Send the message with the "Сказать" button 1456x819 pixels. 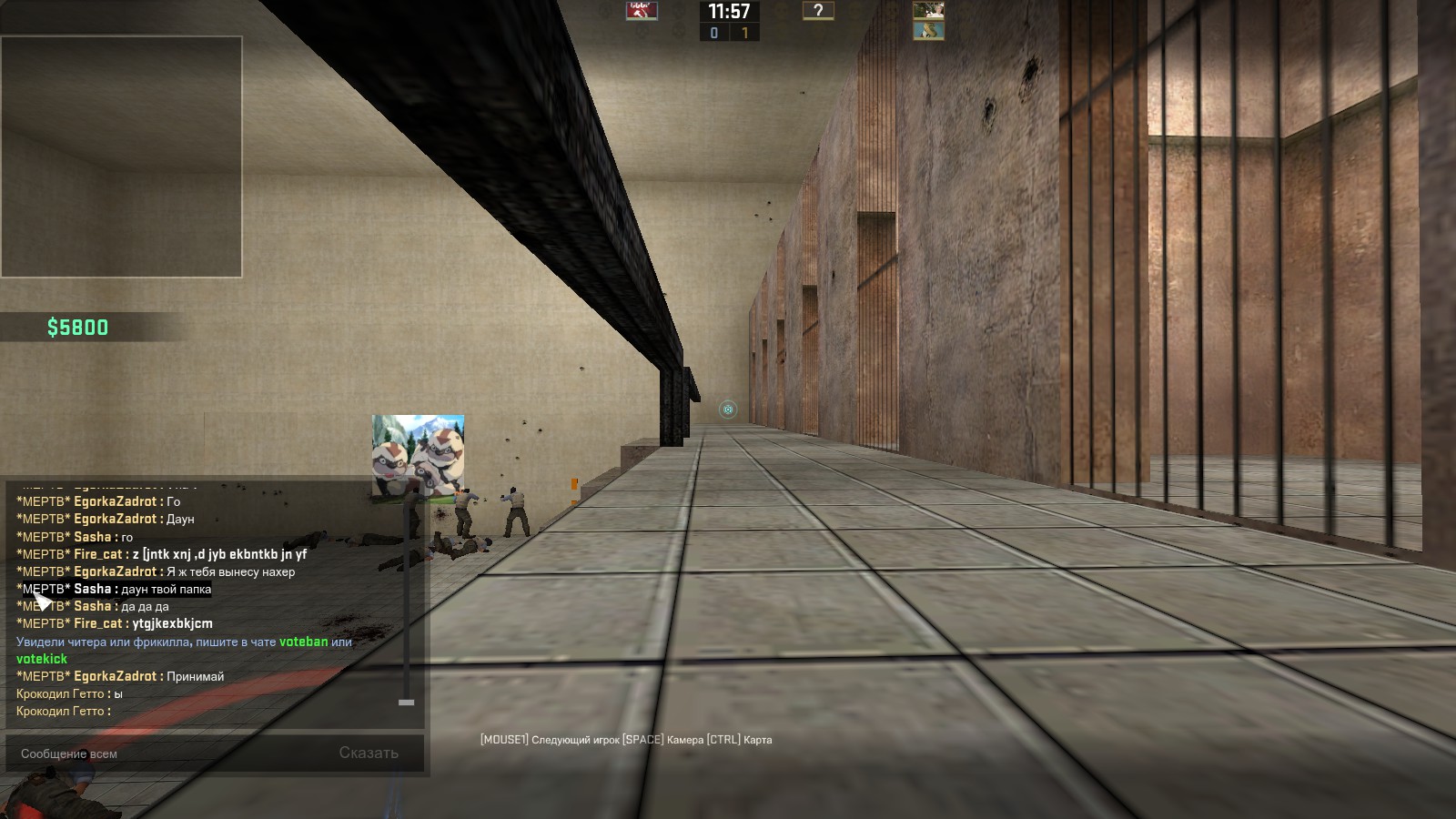point(369,753)
